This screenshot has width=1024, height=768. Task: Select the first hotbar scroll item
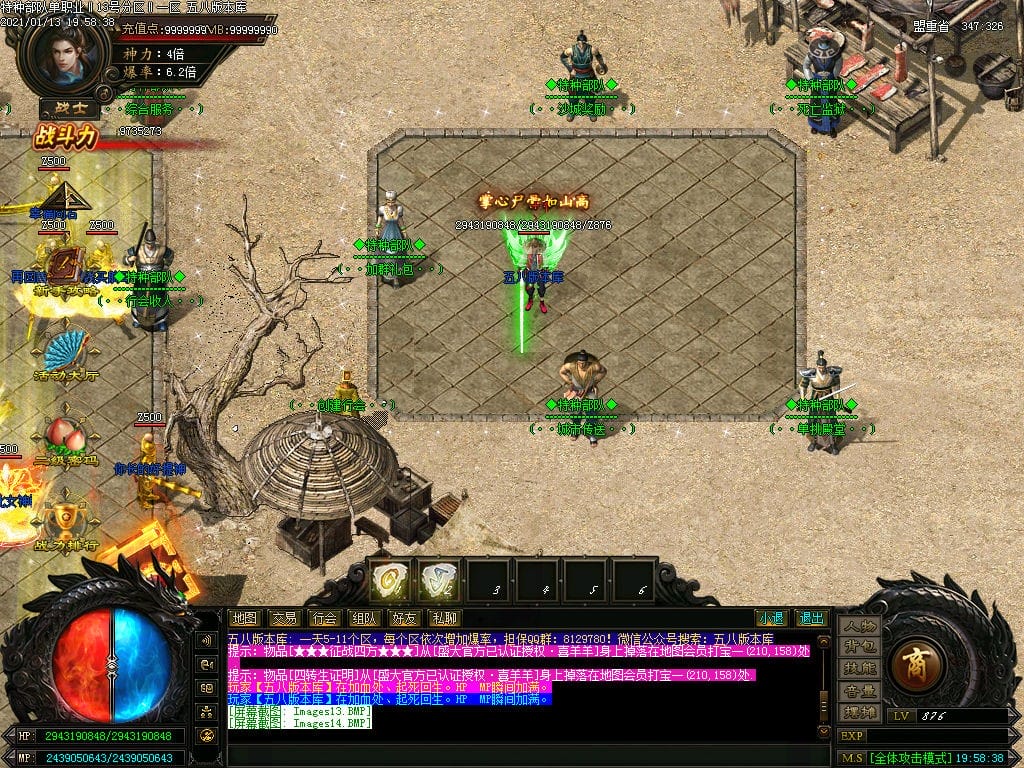click(x=390, y=580)
